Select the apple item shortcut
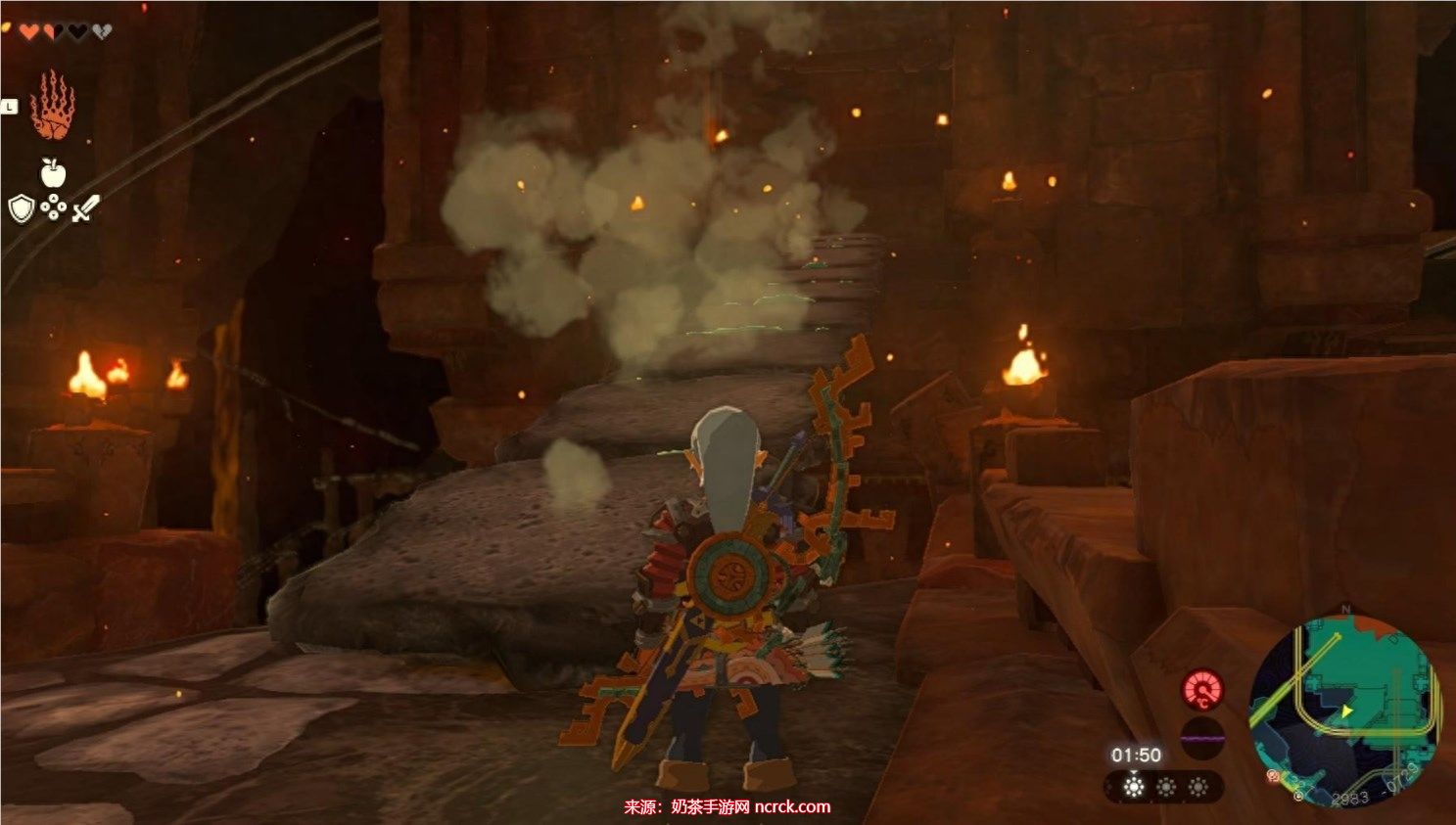 click(53, 173)
